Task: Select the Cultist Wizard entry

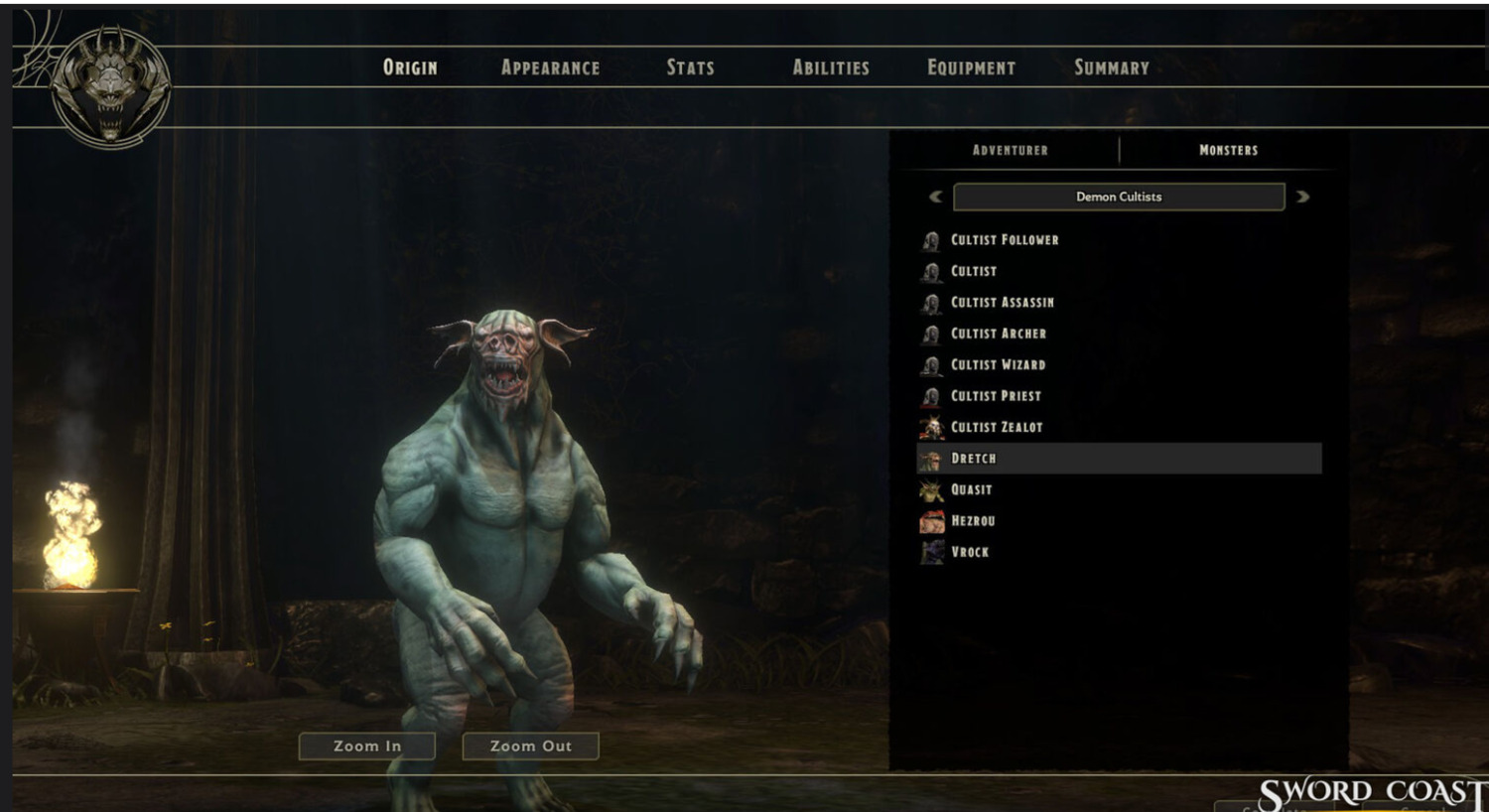Action: 998,365
